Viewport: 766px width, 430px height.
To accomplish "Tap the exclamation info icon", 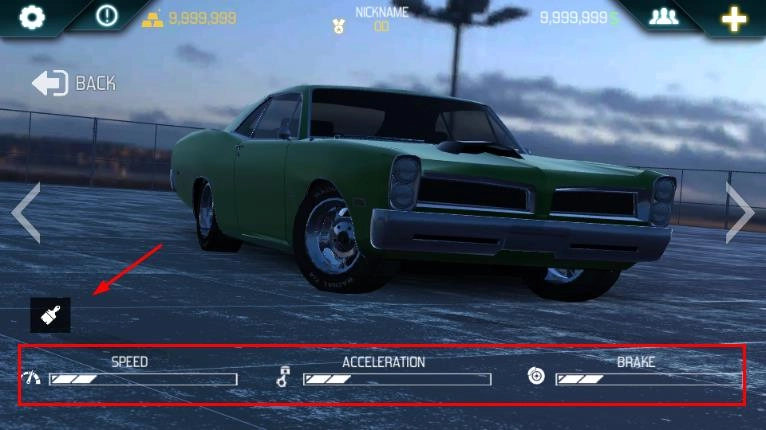I will [x=107, y=17].
